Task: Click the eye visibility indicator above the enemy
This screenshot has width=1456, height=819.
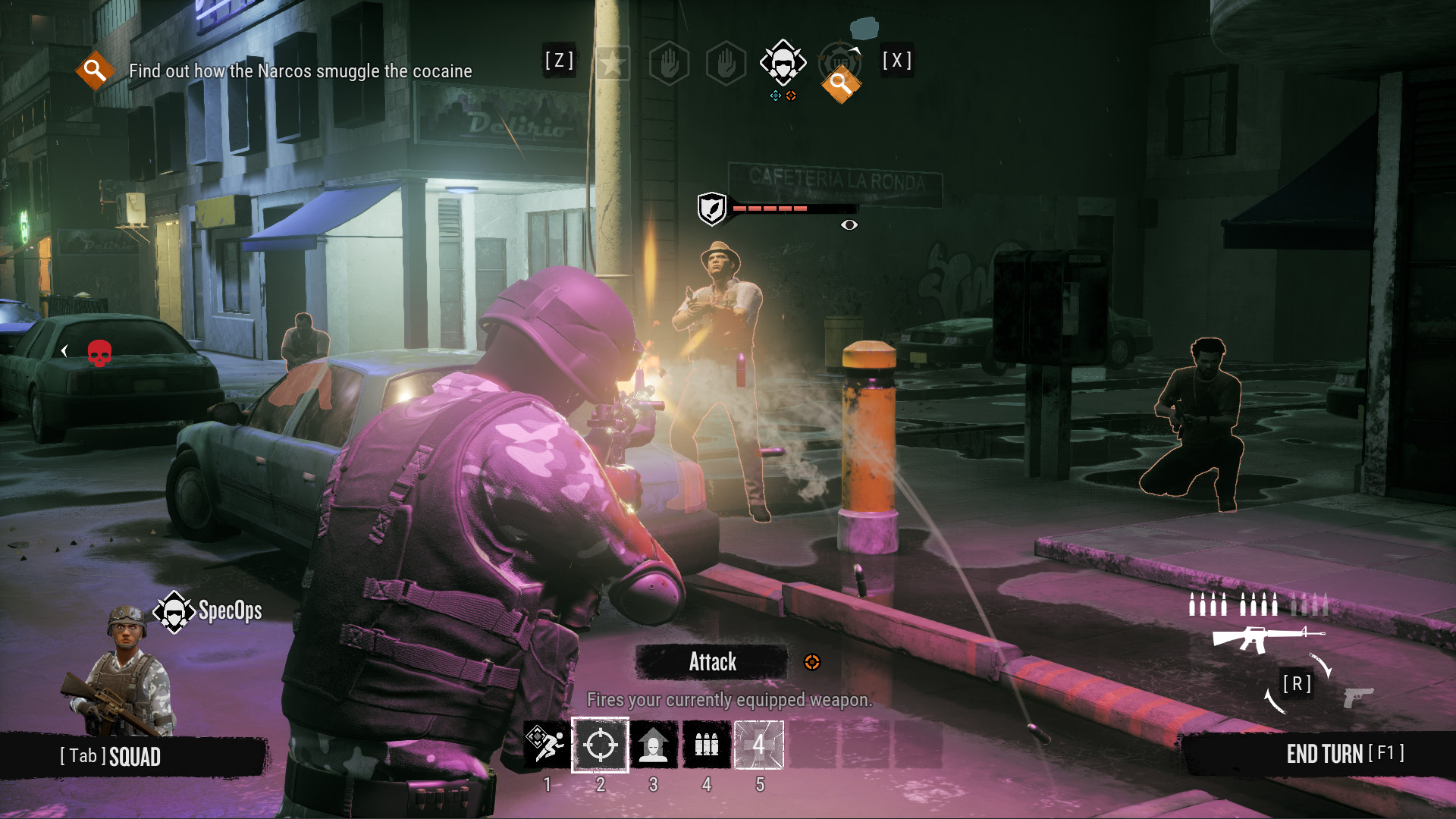Action: 849,224
